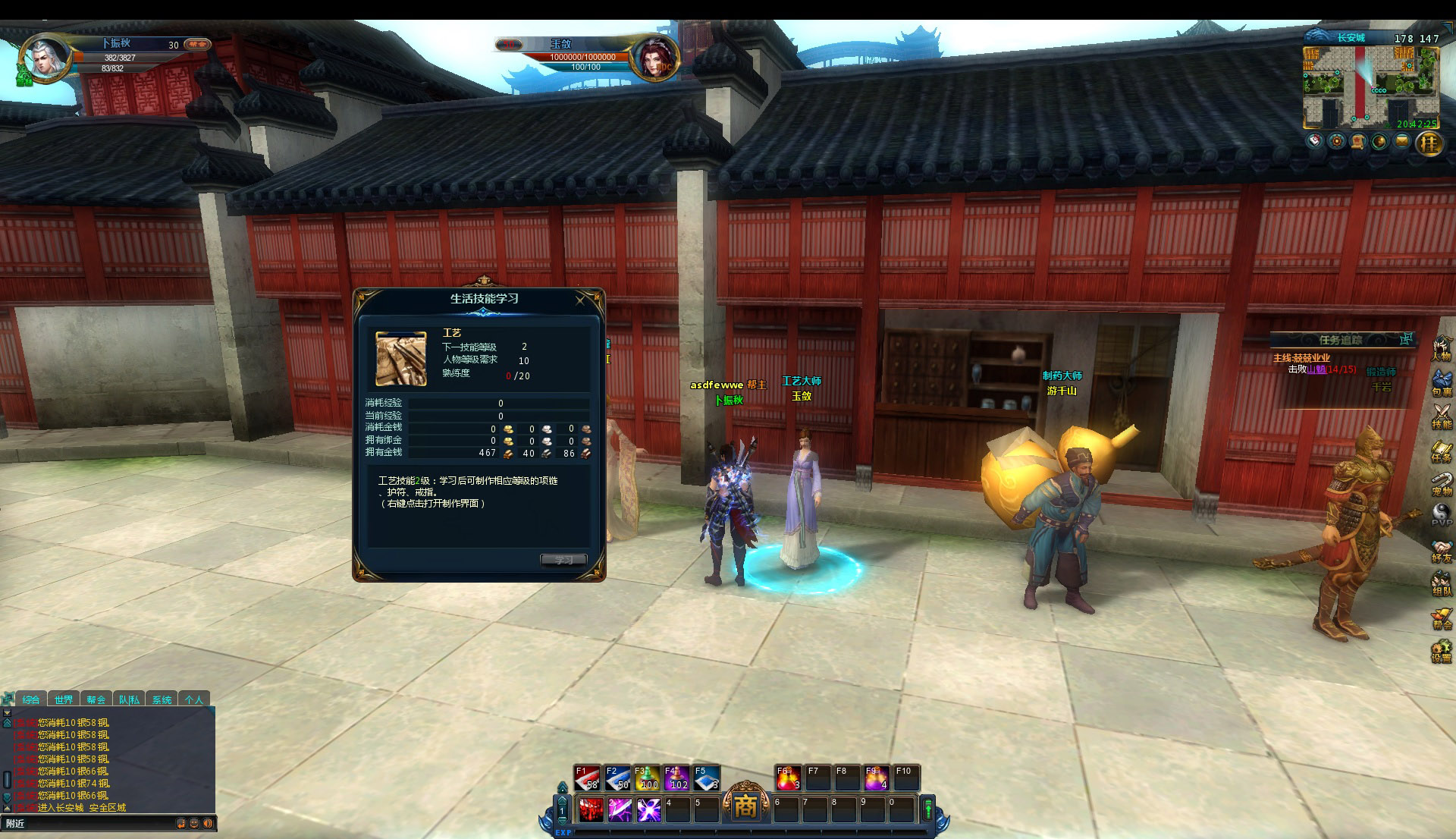Close the 生活技能学习 window
This screenshot has width=1456, height=839.
click(580, 300)
